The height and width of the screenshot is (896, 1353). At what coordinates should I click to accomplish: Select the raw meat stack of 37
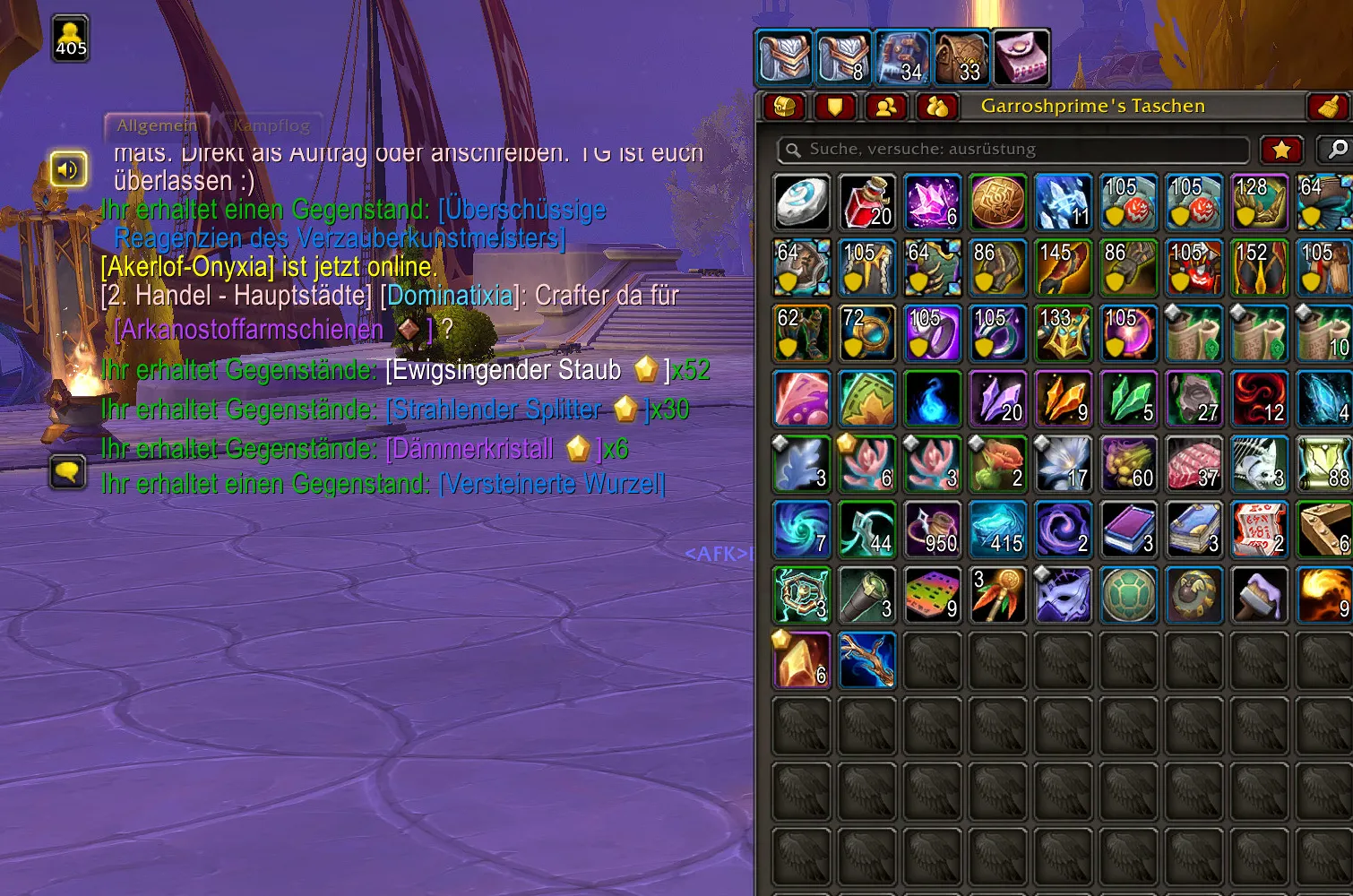pyautogui.click(x=1194, y=464)
